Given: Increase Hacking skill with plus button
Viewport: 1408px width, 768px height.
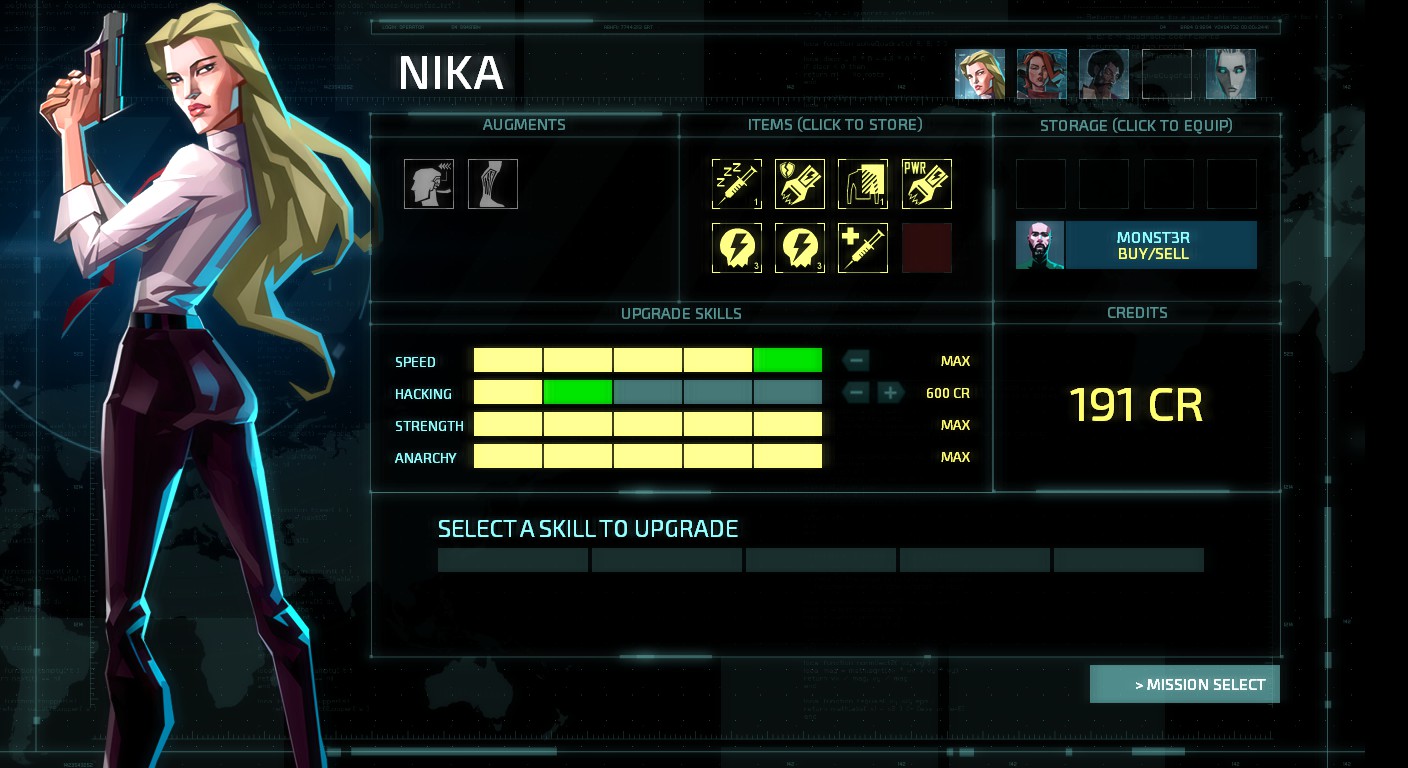Looking at the screenshot, I should 890,393.
